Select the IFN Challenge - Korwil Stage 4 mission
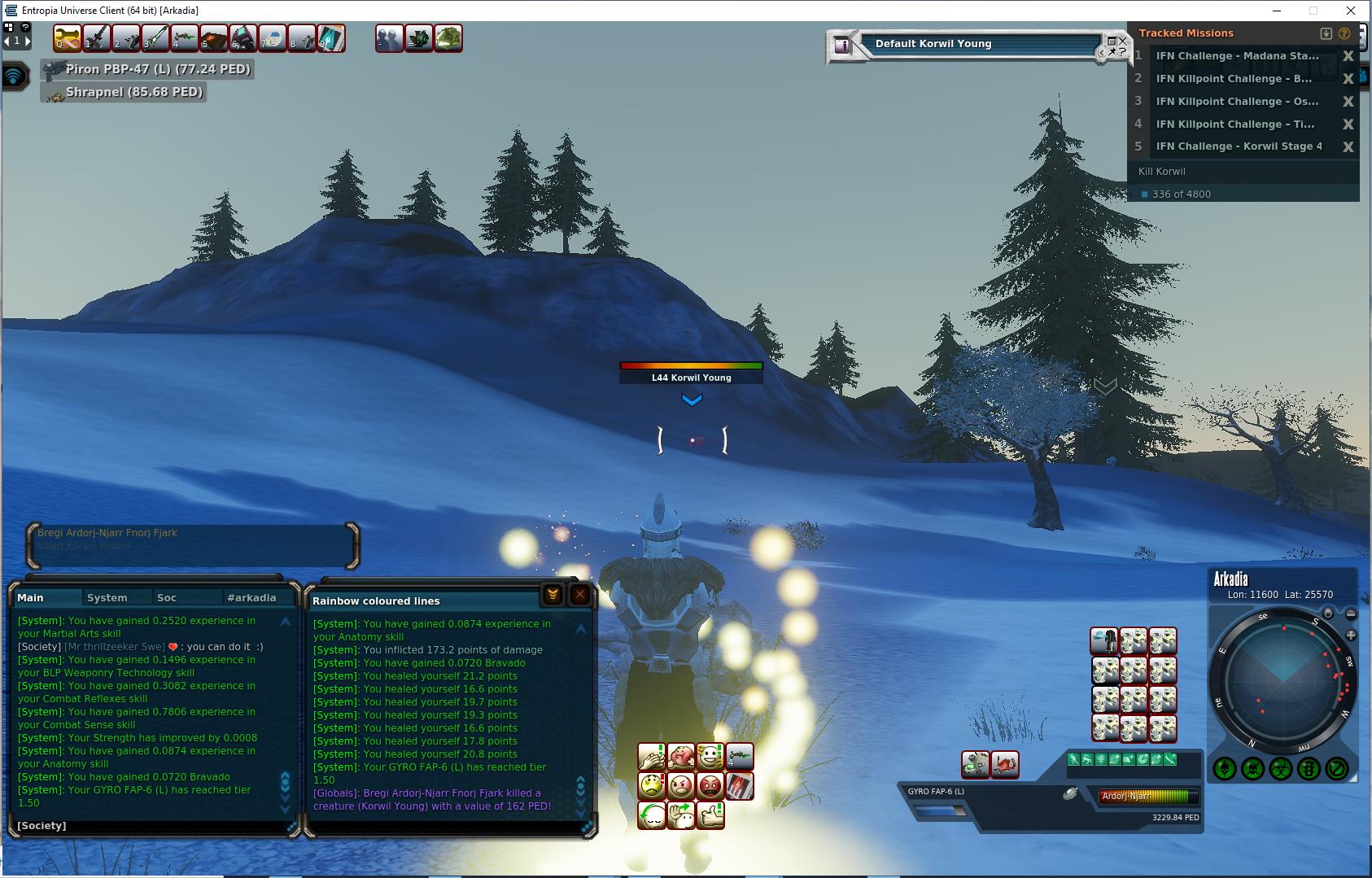 tap(1239, 146)
